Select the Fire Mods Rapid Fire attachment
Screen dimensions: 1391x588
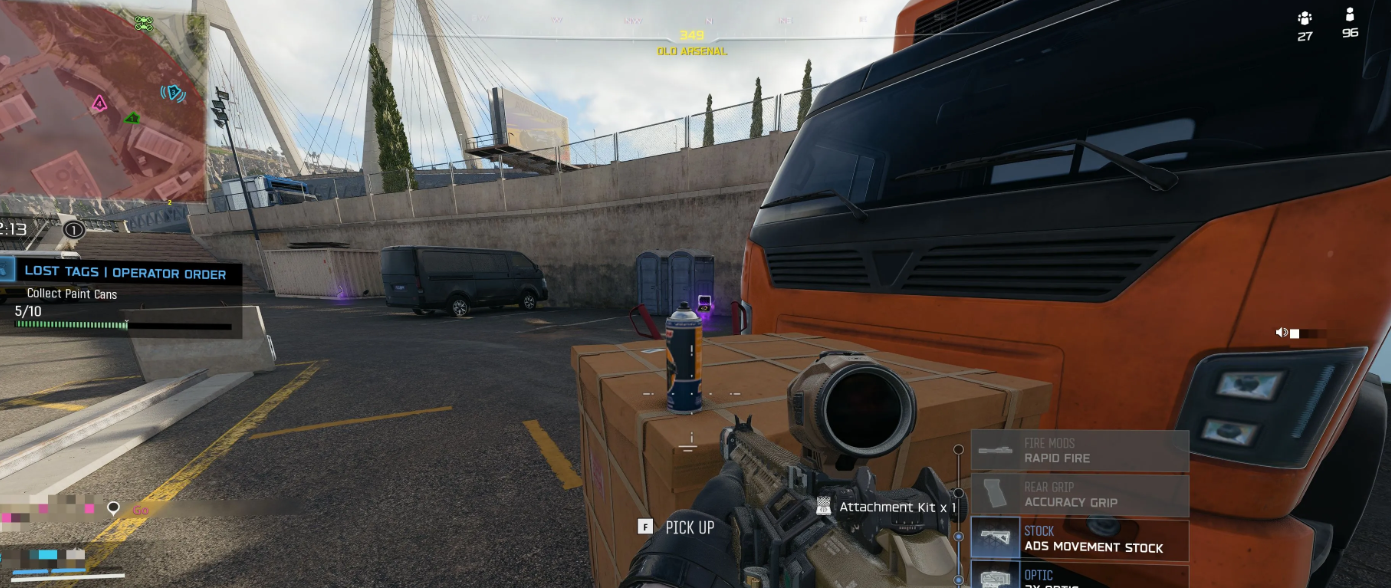coord(1079,451)
